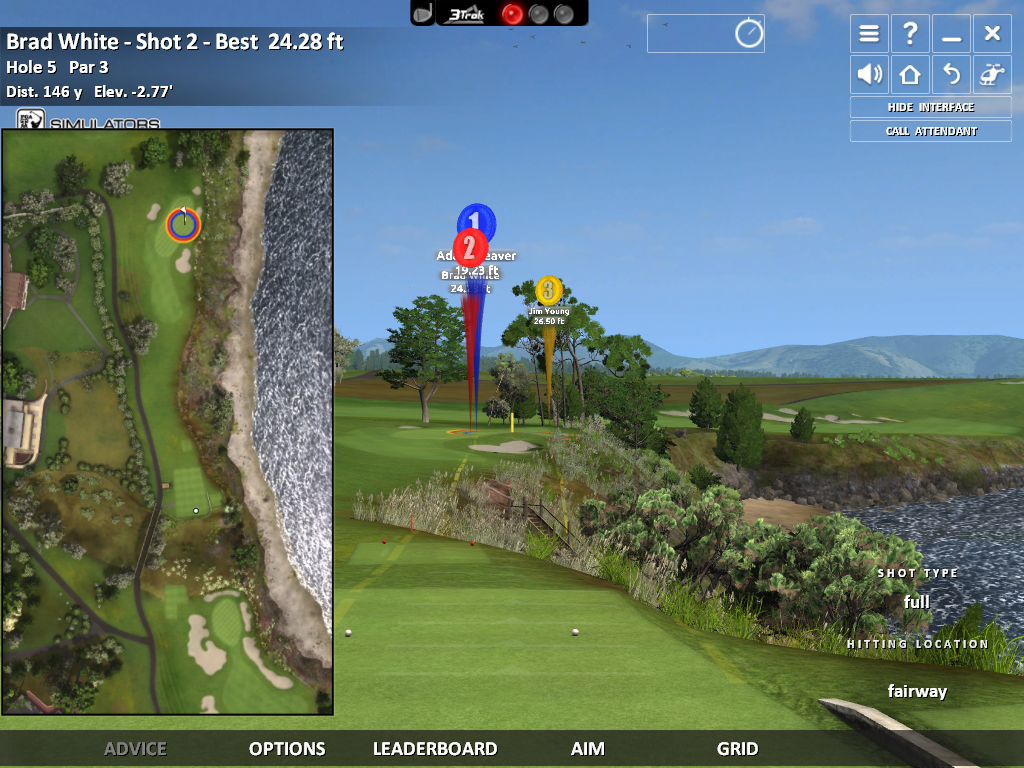Go to the home screen icon
Viewport: 1024px width, 768px height.
910,74
